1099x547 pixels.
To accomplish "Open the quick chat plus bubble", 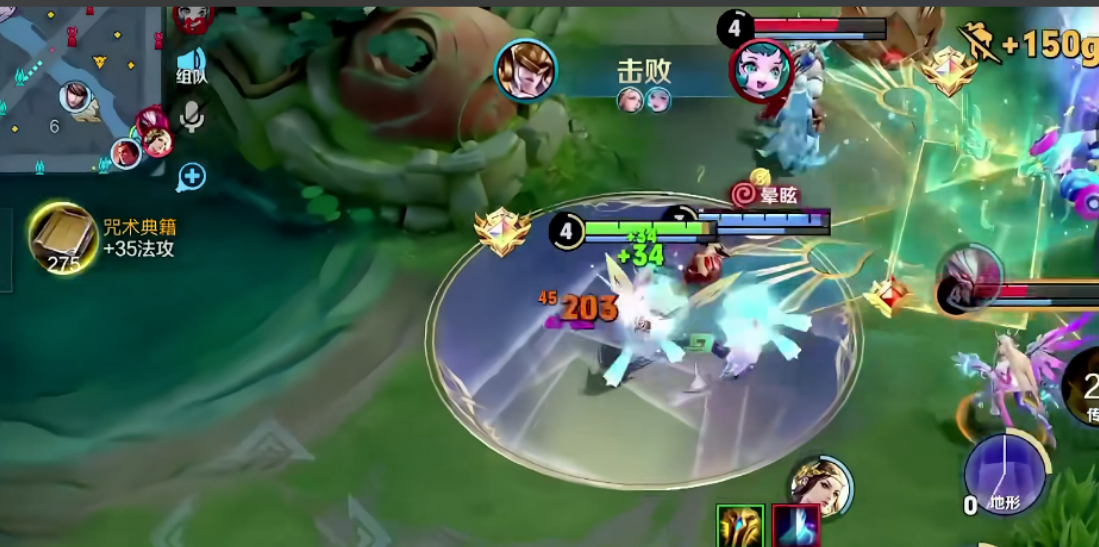I will pyautogui.click(x=191, y=178).
